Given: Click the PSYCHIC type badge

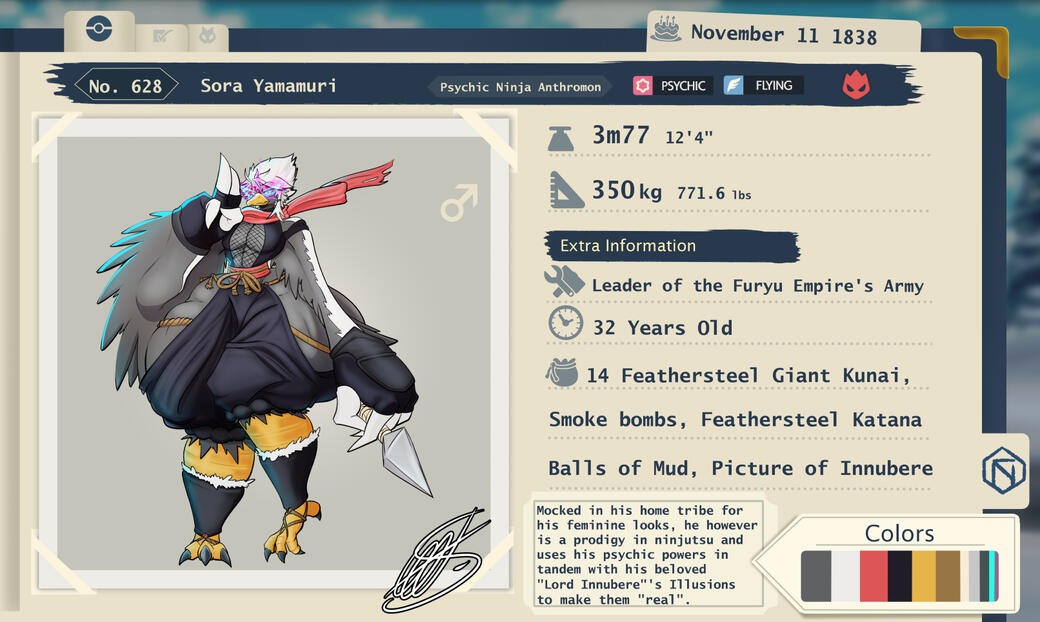Looking at the screenshot, I should (672, 86).
